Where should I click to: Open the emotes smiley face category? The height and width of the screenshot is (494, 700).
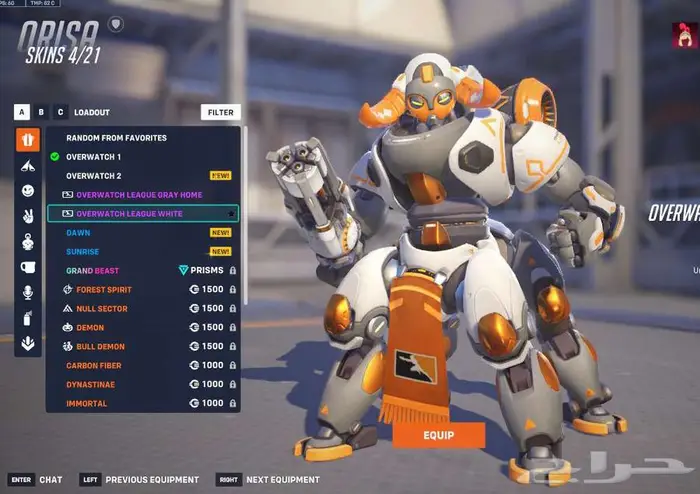[x=28, y=190]
